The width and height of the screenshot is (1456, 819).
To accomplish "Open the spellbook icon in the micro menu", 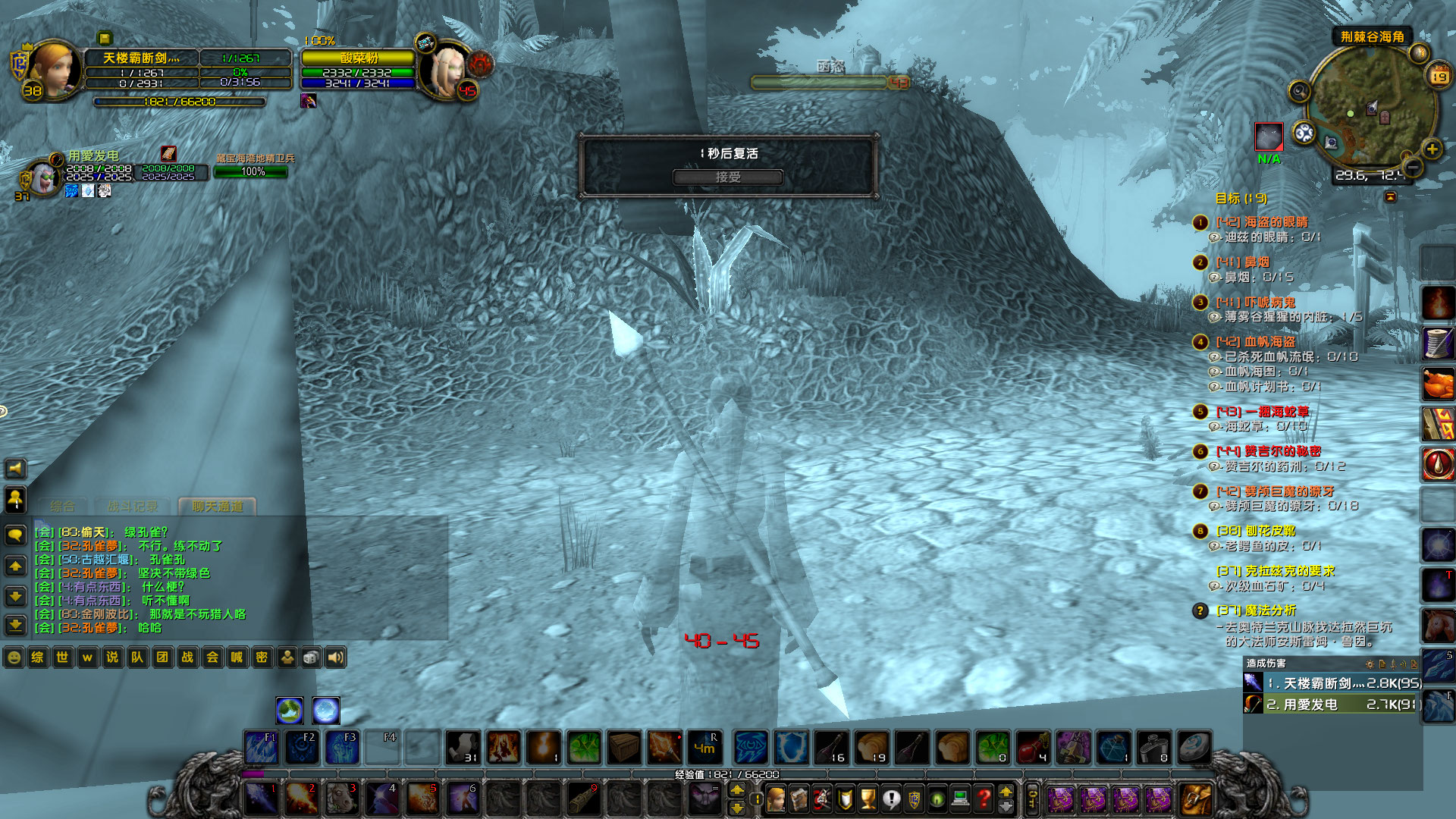I will 799,800.
